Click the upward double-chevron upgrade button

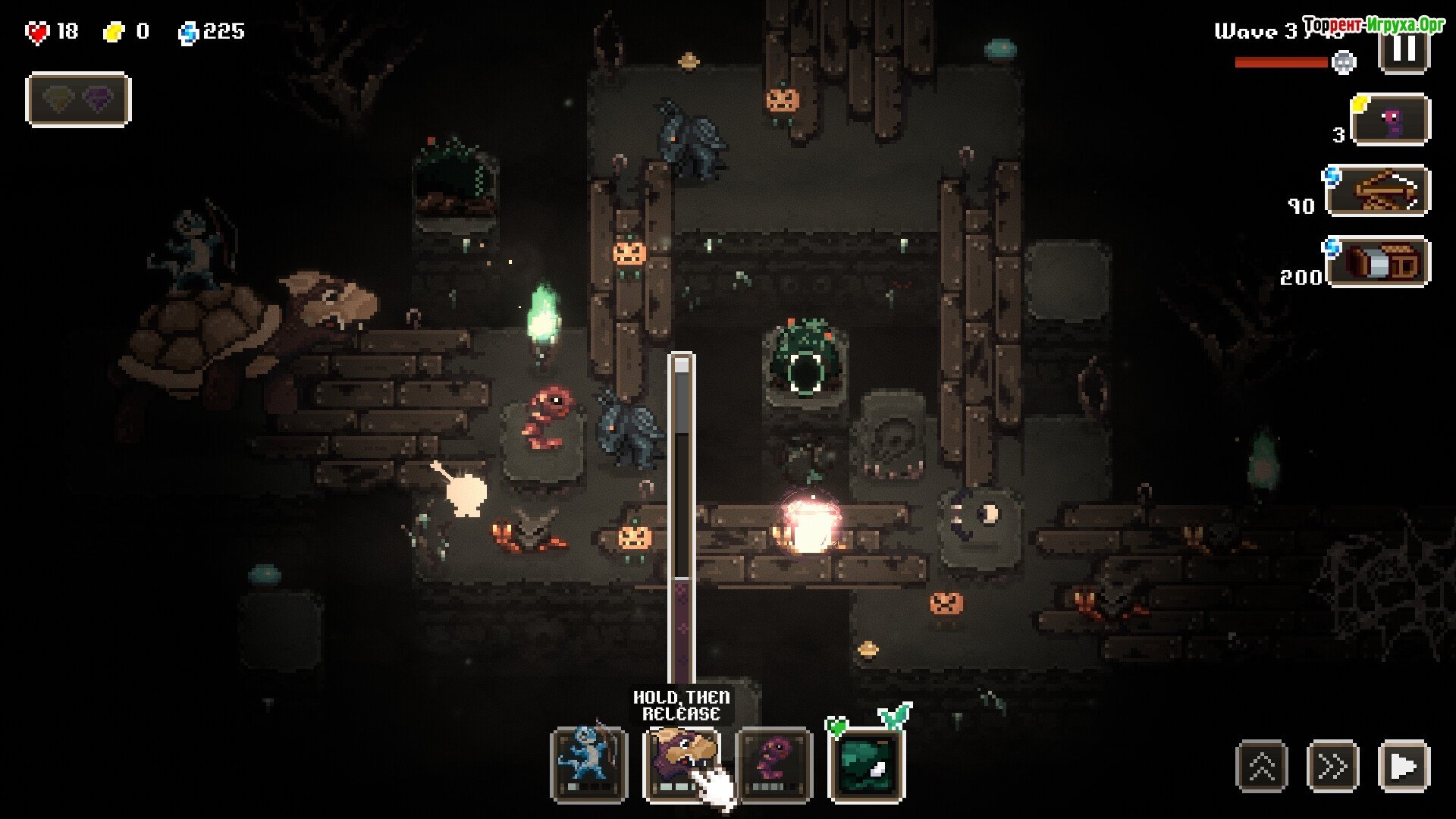(1262, 766)
